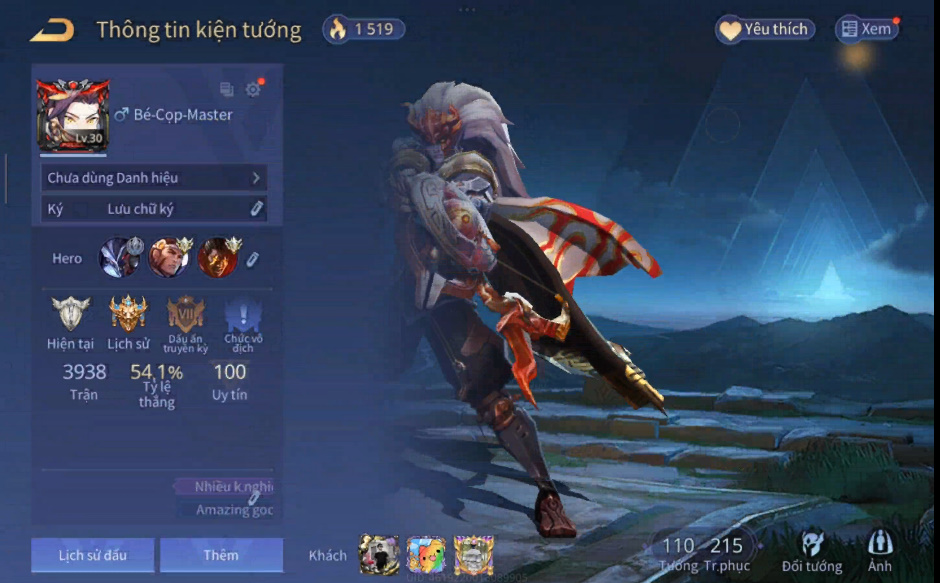
Task: Select the rainbow cat visitor avatar
Action: 426,554
